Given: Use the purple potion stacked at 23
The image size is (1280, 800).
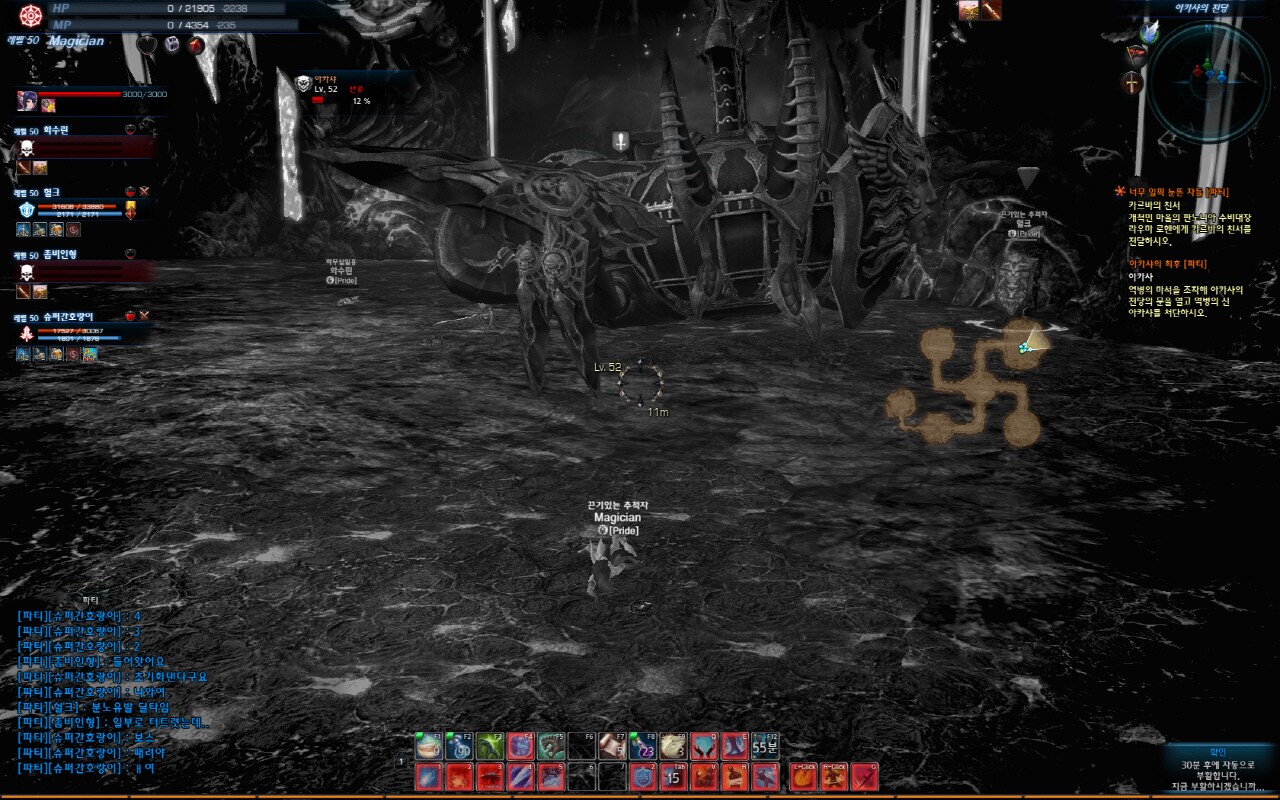Looking at the screenshot, I should (x=644, y=746).
